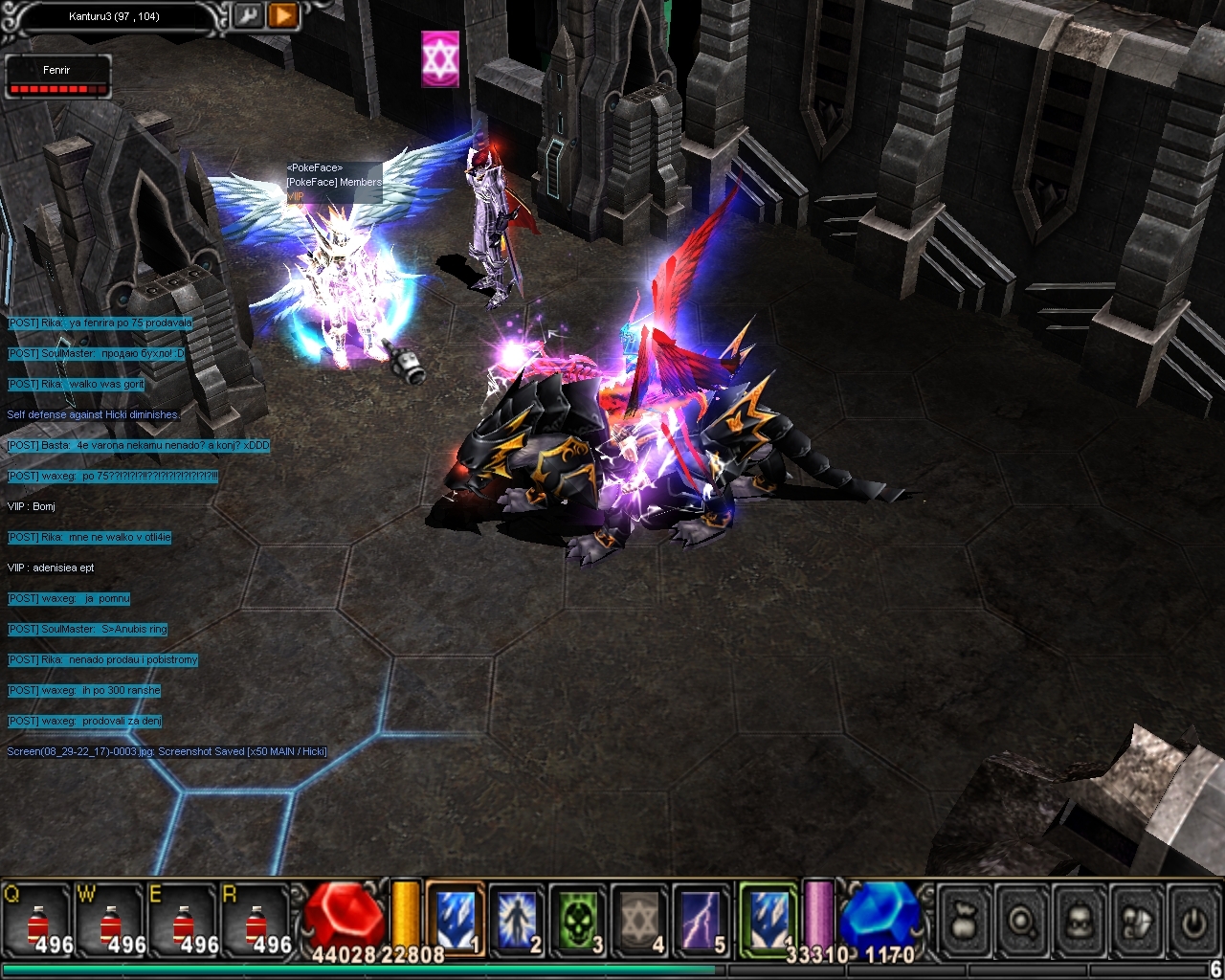Click the magnifying glass menu button
Image resolution: width=1225 pixels, height=980 pixels.
[1023, 921]
